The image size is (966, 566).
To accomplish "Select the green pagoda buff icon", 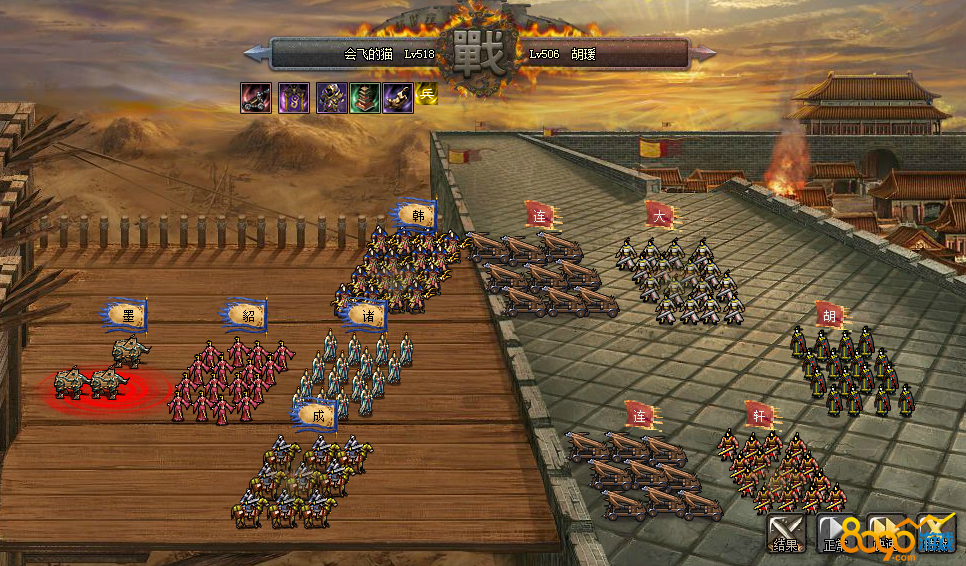I will coord(365,97).
